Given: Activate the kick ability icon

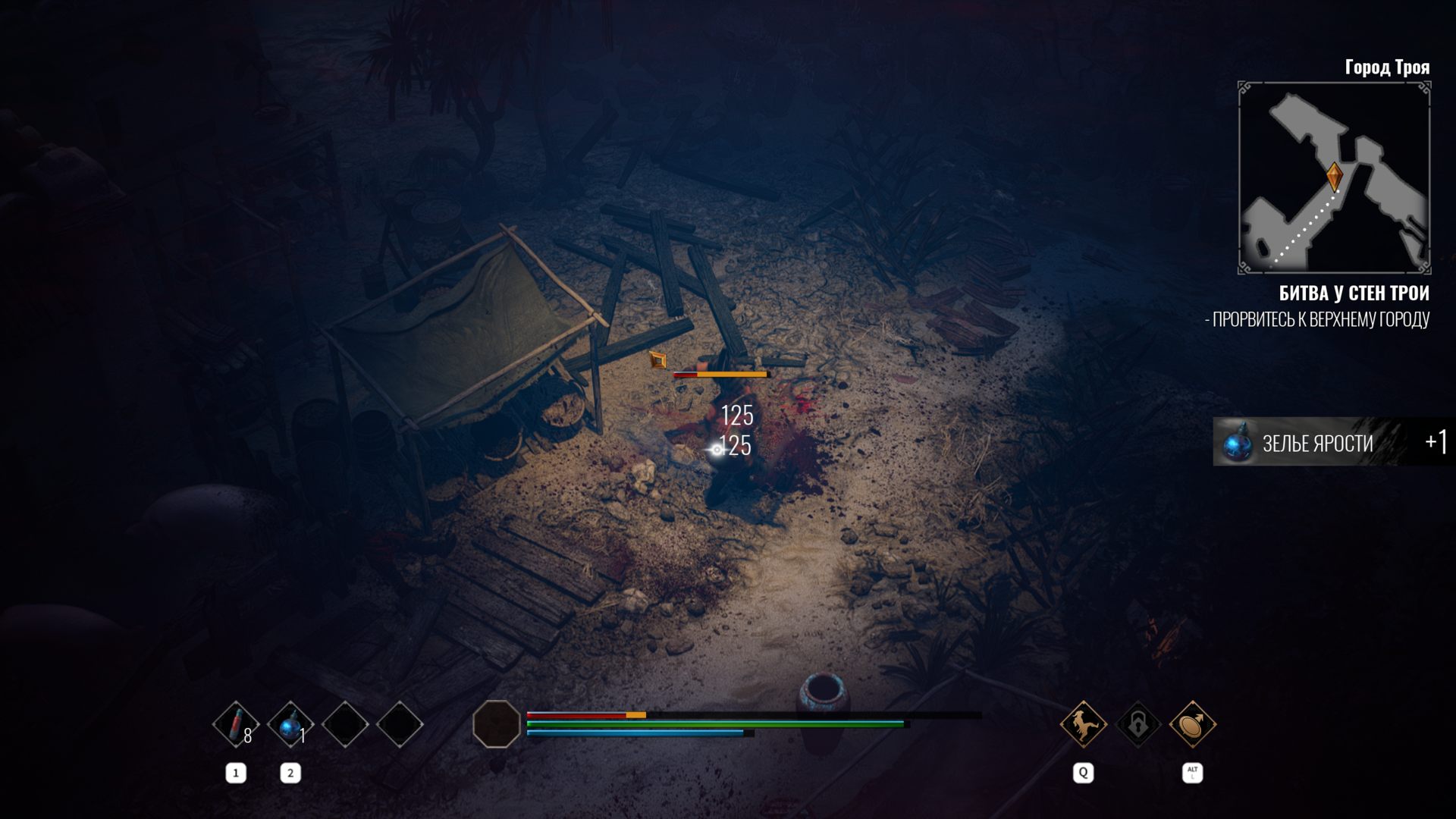Looking at the screenshot, I should pyautogui.click(x=1083, y=724).
